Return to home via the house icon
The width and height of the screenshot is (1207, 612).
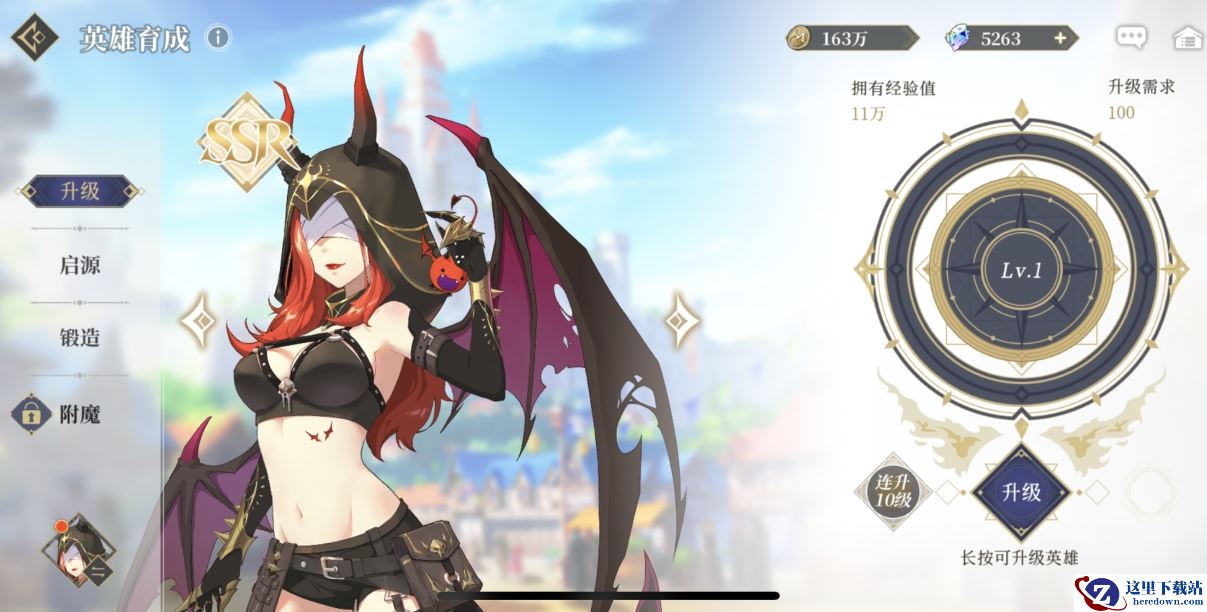1187,38
